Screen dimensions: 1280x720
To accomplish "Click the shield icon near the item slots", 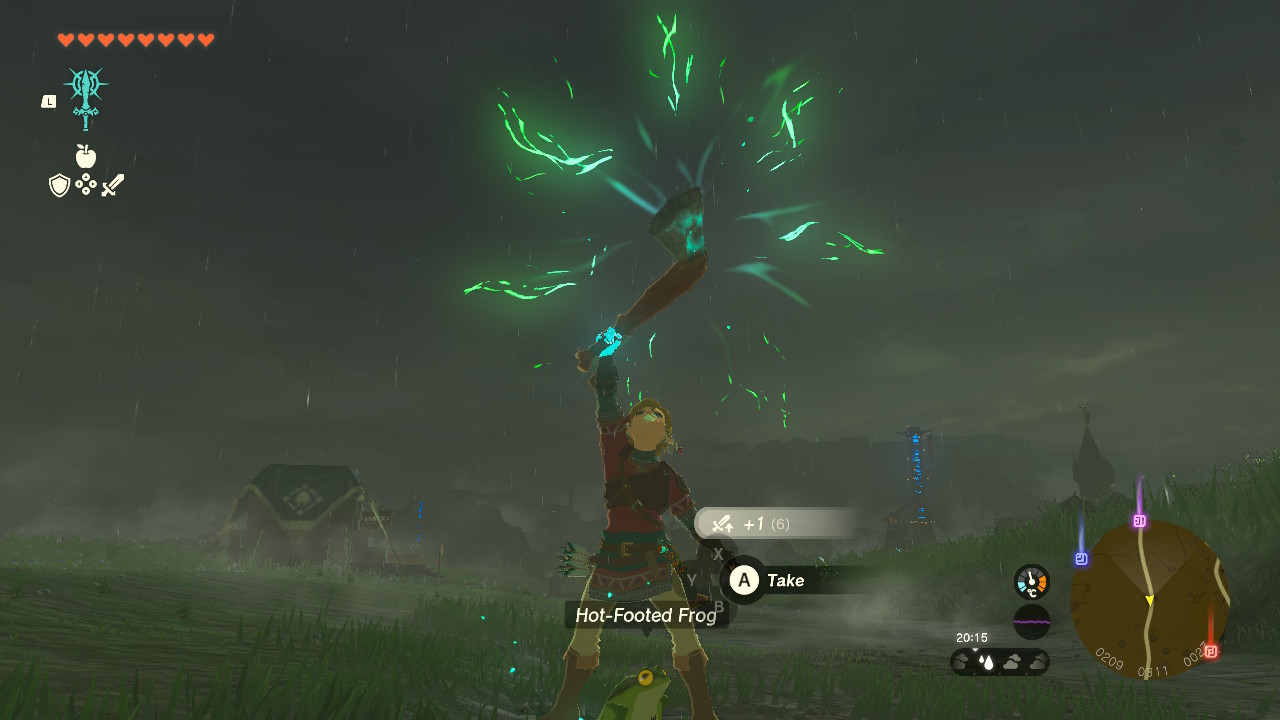I will coord(58,184).
